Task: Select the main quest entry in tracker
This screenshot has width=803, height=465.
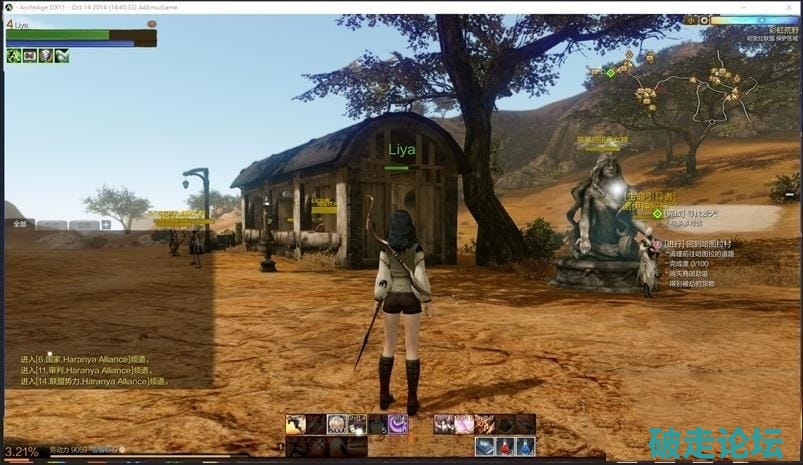Action: pos(690,213)
